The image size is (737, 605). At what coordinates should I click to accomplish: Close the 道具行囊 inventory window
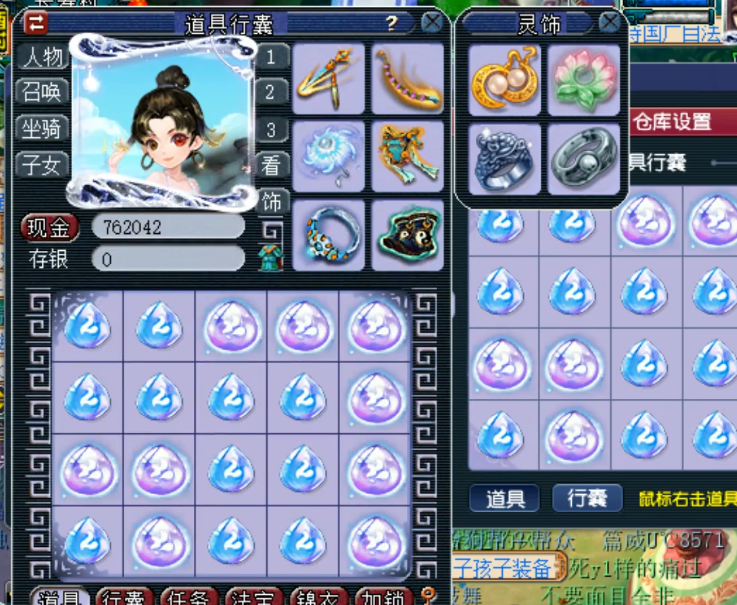[432, 22]
